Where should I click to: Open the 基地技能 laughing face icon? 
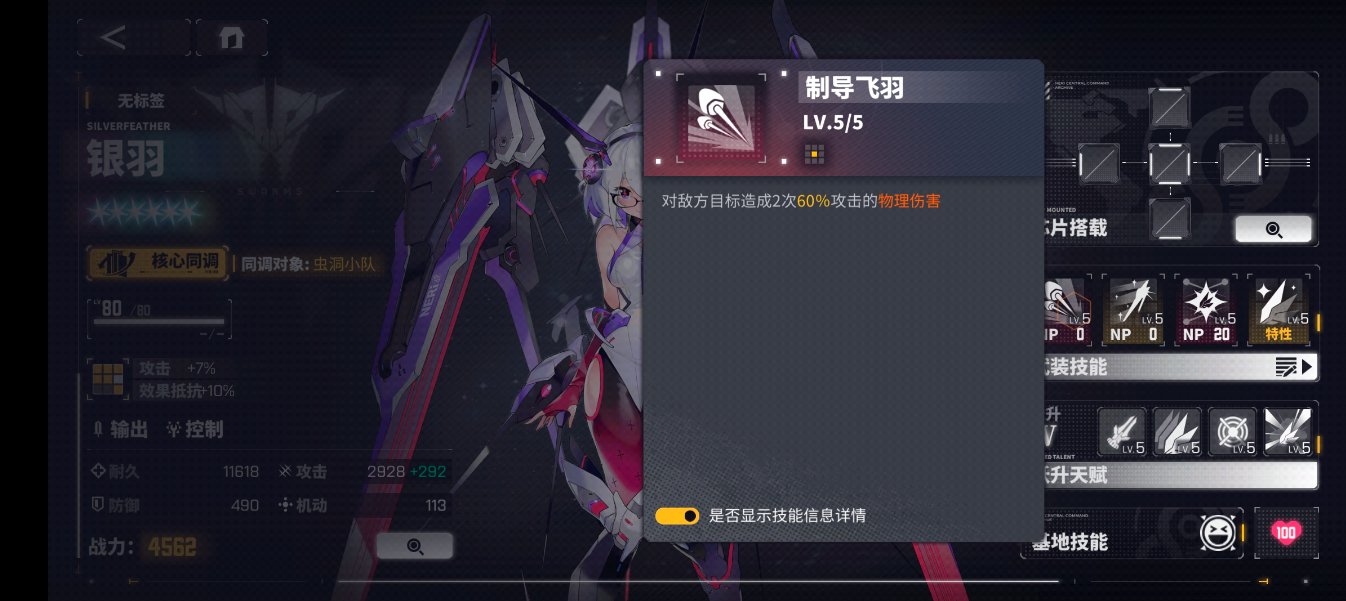click(x=1219, y=533)
